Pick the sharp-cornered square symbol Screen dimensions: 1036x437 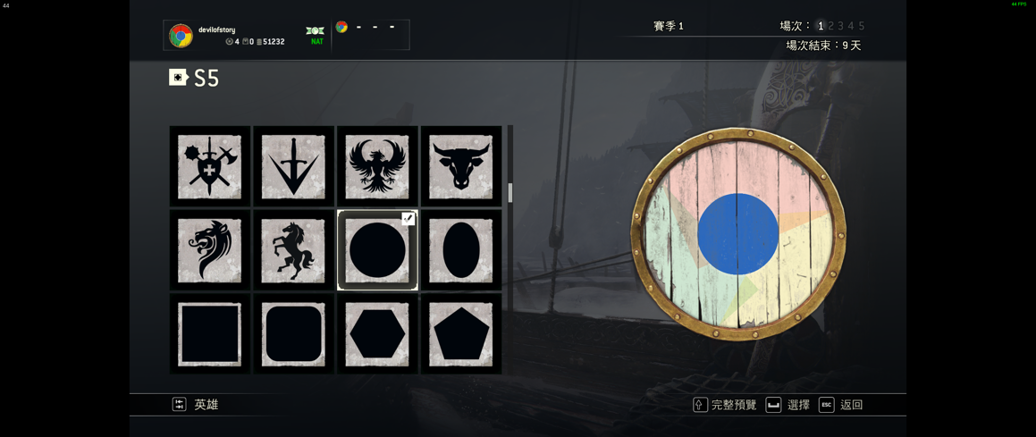(210, 334)
